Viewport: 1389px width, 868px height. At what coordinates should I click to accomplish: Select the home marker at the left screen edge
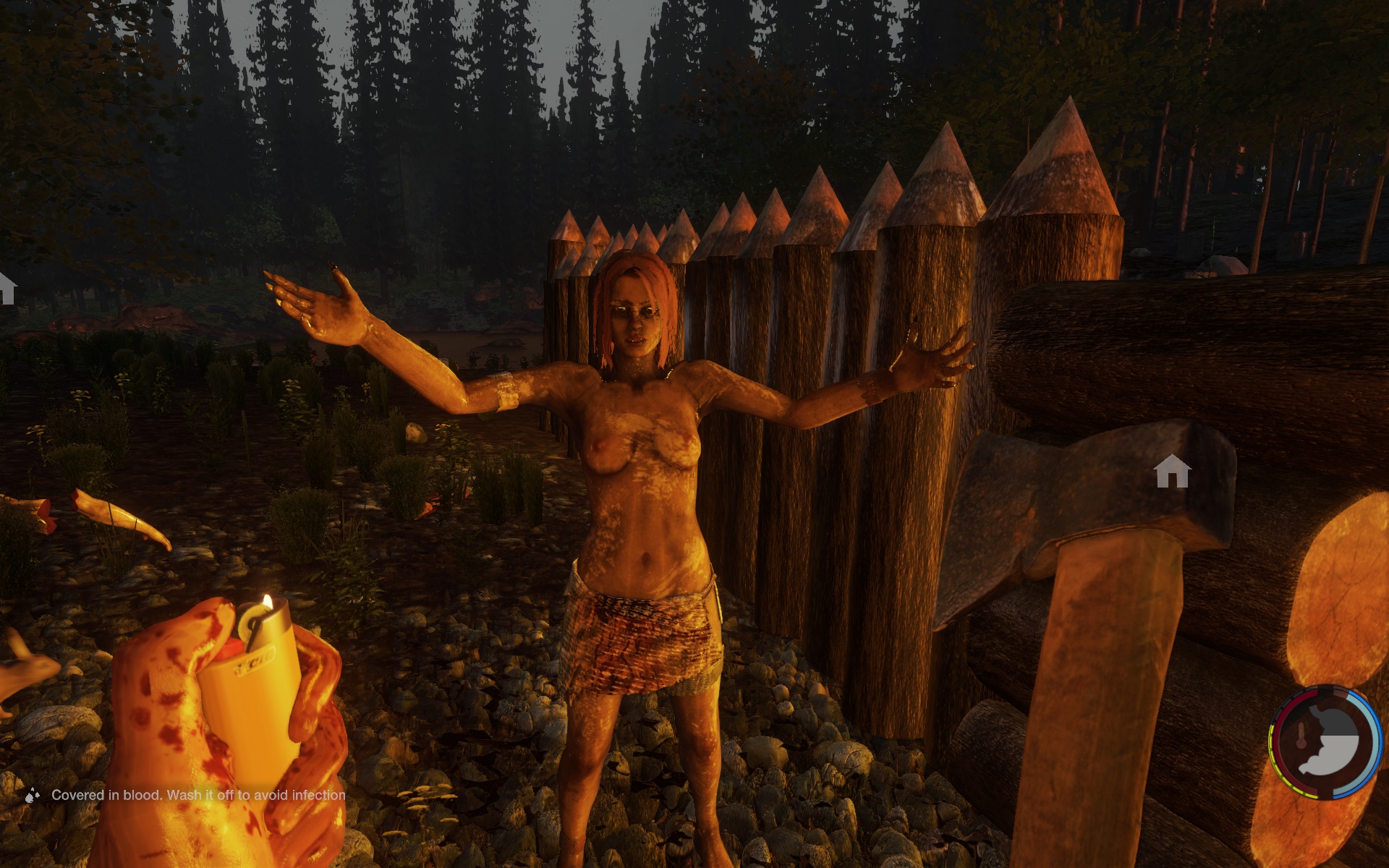[x=7, y=288]
